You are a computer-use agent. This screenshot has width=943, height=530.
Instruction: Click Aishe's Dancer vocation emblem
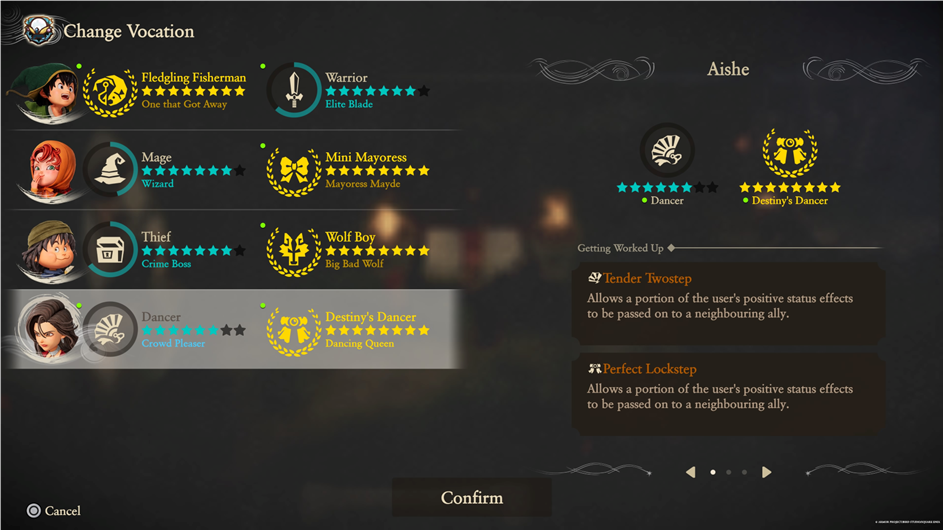click(x=667, y=152)
